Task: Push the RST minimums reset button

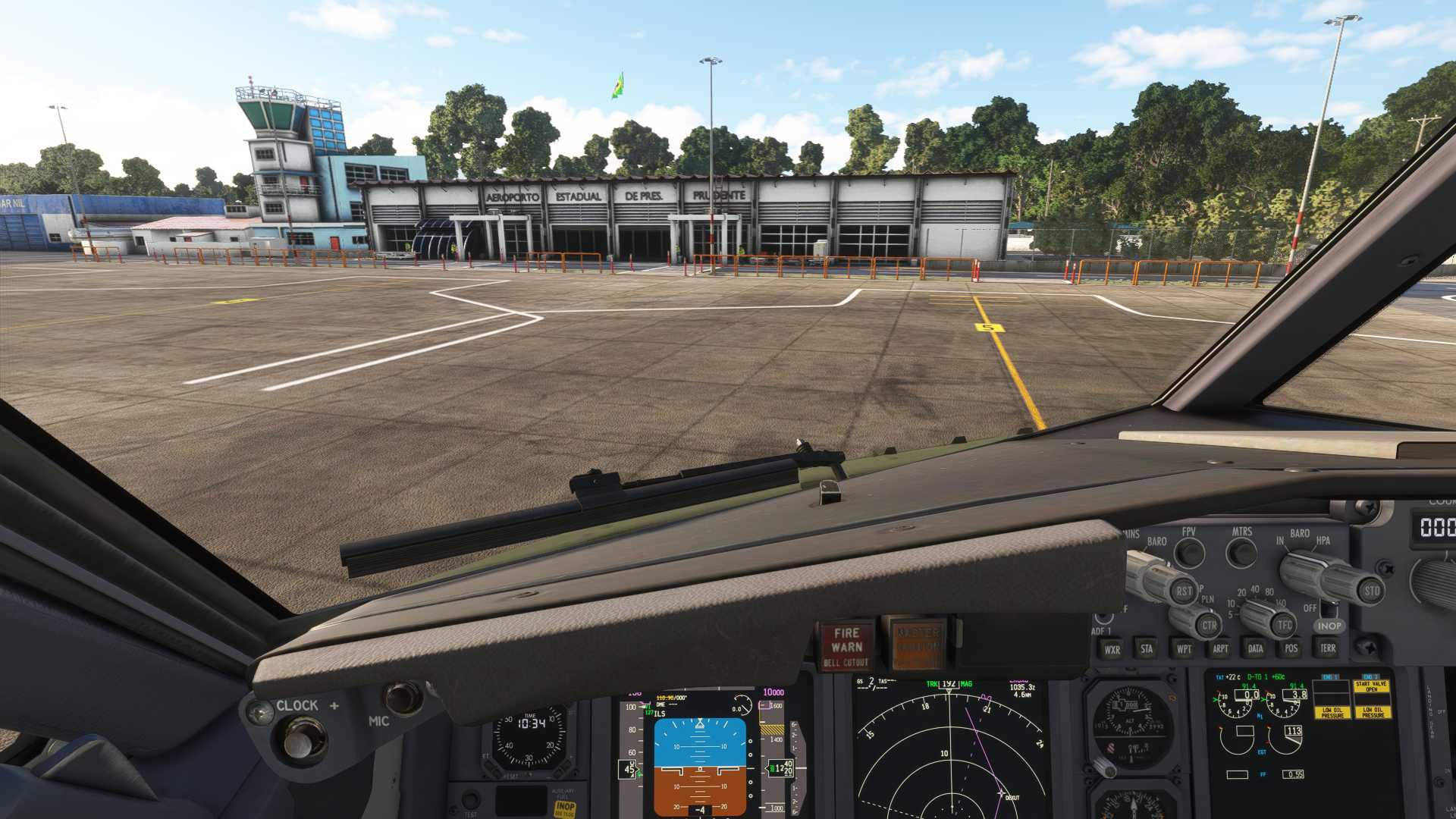Action: [x=1184, y=591]
